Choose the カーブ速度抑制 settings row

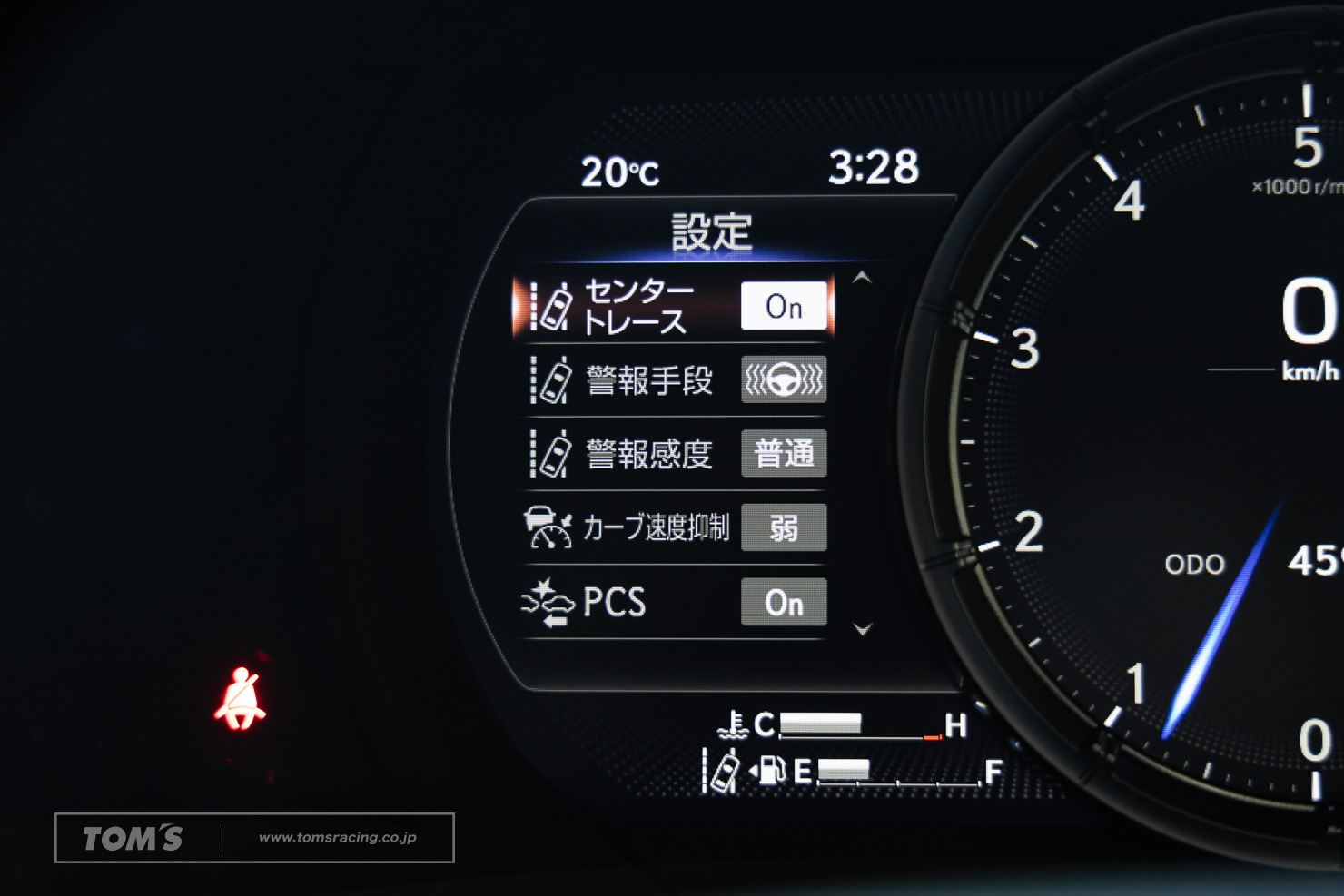pyautogui.click(x=654, y=527)
